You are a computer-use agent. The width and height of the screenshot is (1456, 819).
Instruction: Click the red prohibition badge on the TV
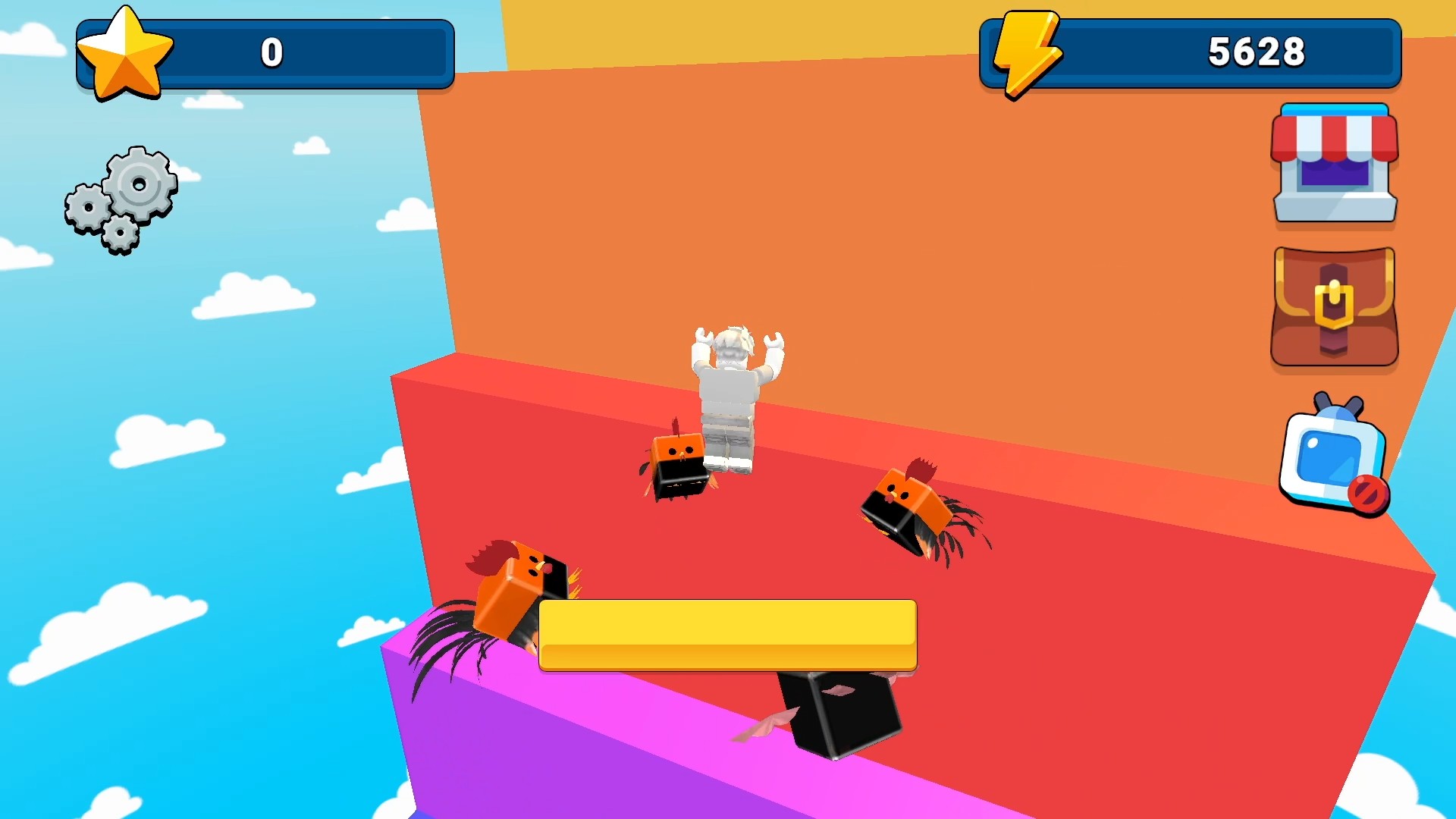[1369, 493]
